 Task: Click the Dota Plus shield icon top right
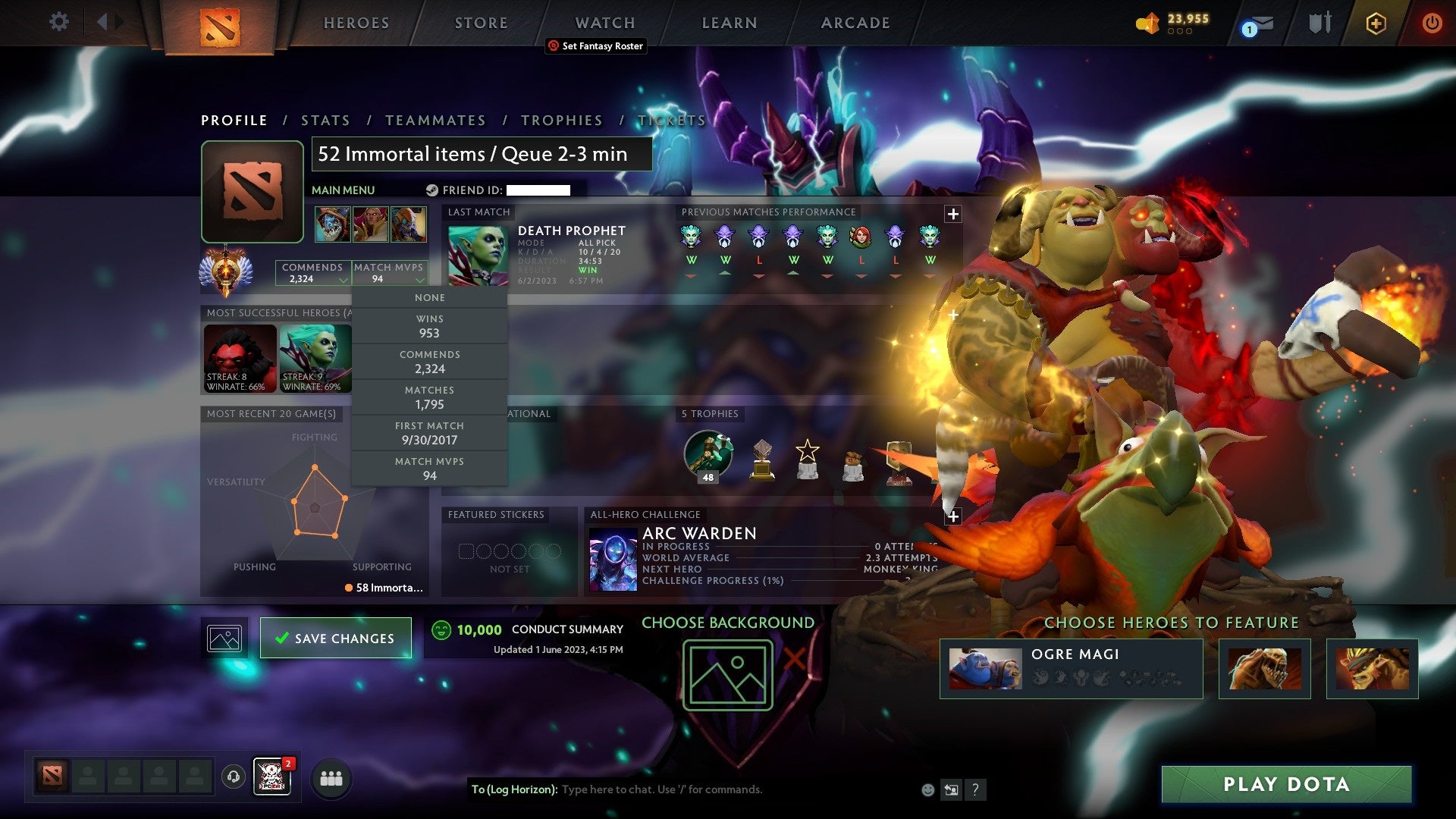click(1376, 24)
